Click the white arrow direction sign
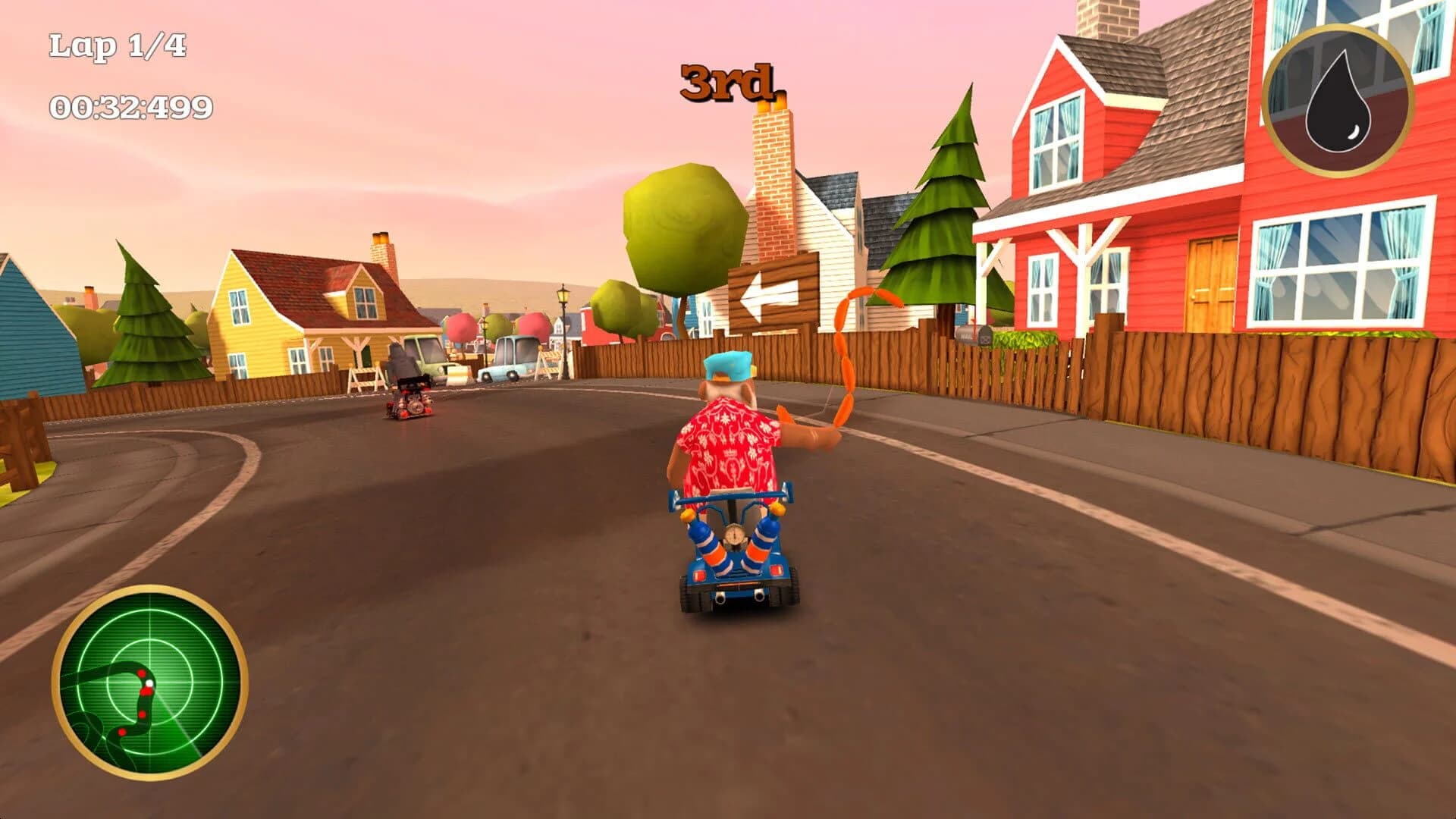Screen dimensions: 1456x819 tap(770, 293)
